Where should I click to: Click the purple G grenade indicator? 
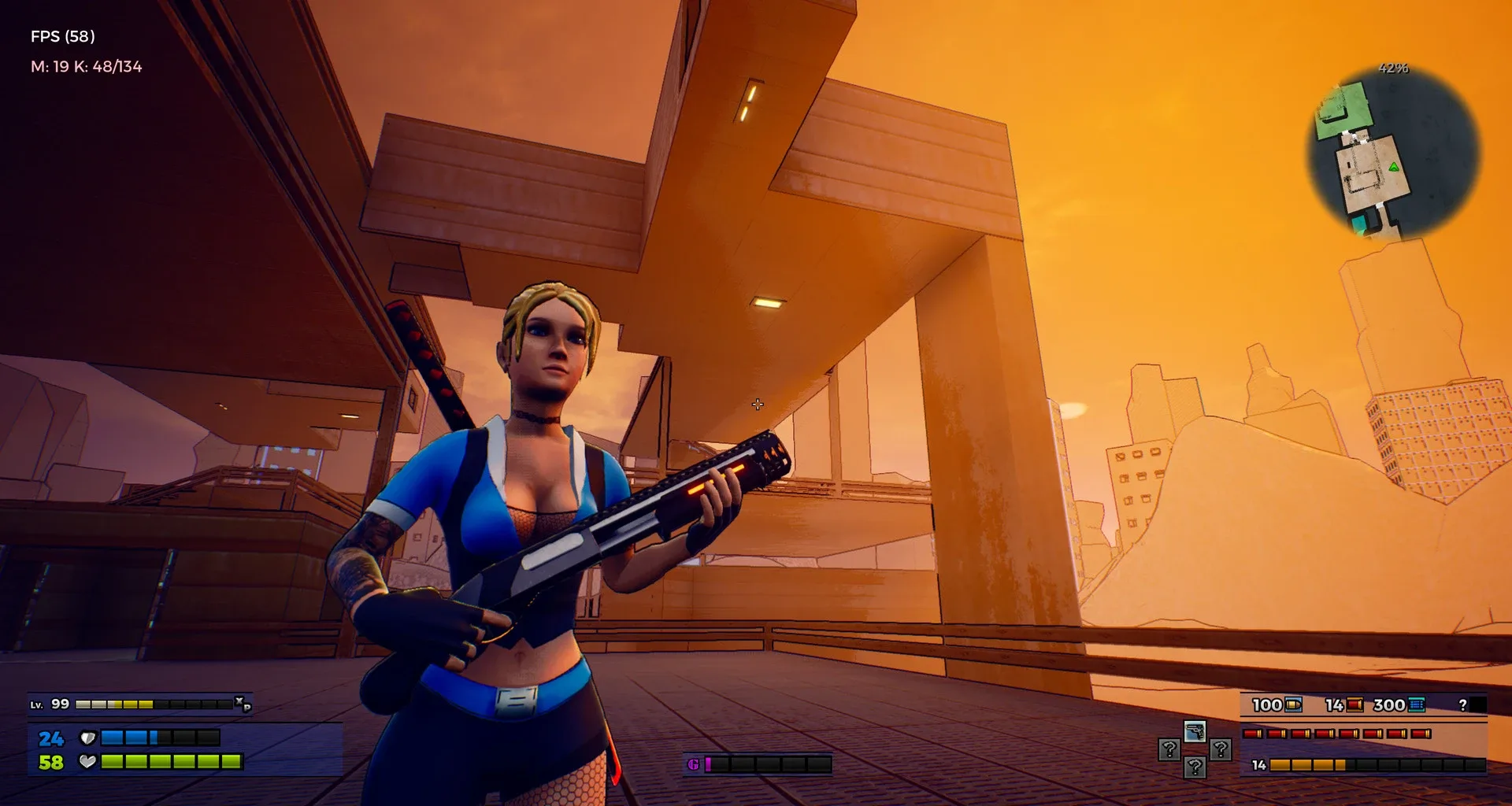point(694,763)
